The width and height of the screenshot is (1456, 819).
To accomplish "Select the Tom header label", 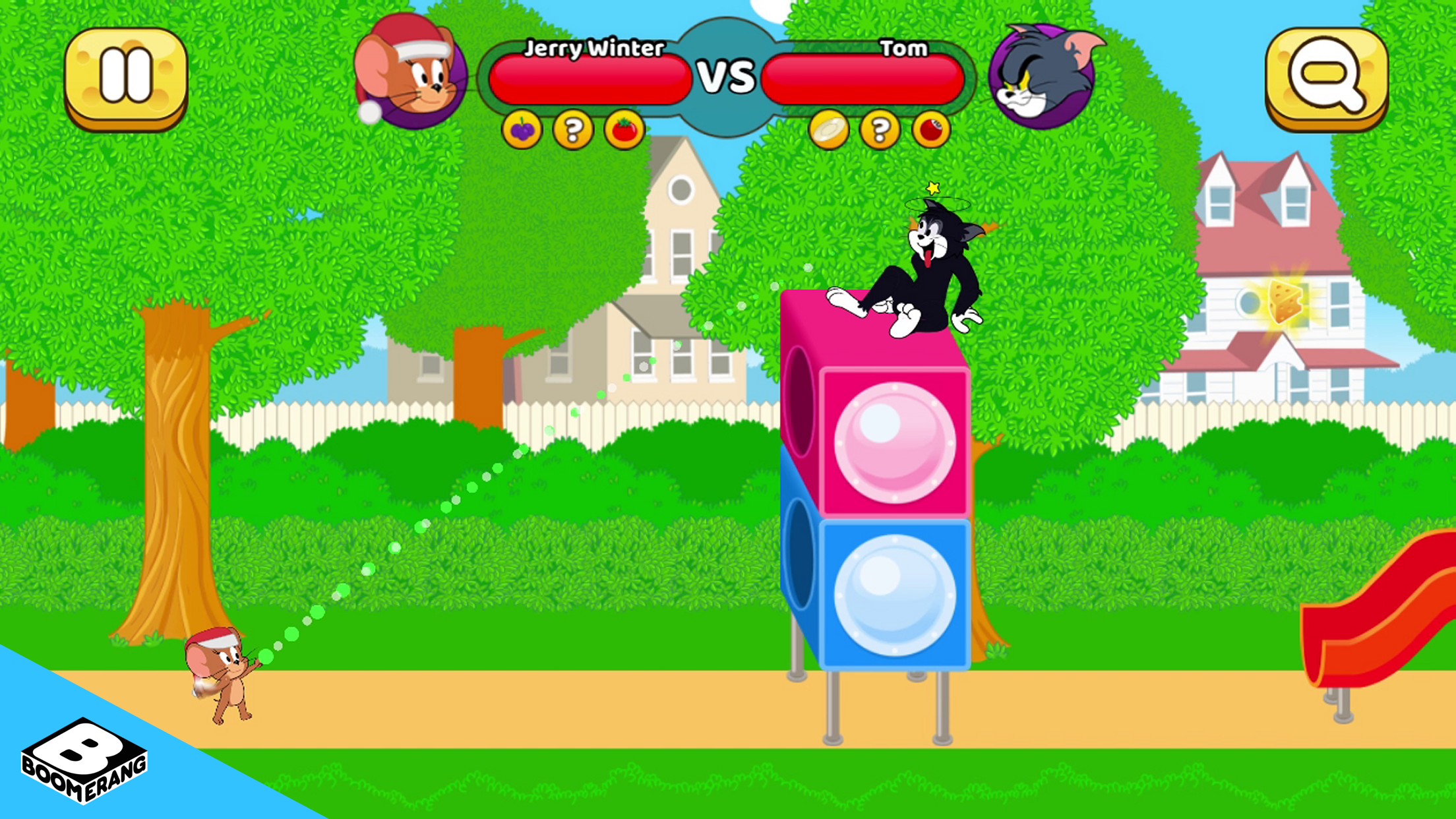I will [x=905, y=48].
